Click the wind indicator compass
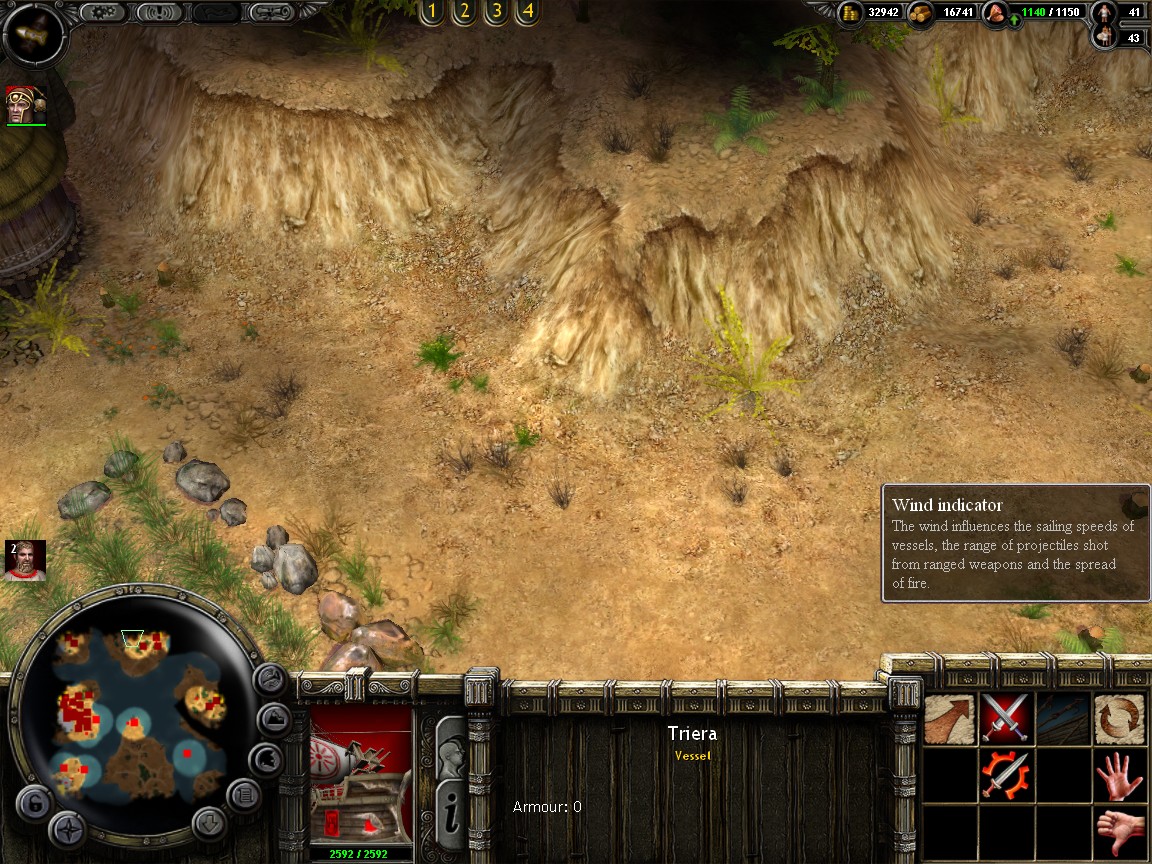 pyautogui.click(x=34, y=33)
